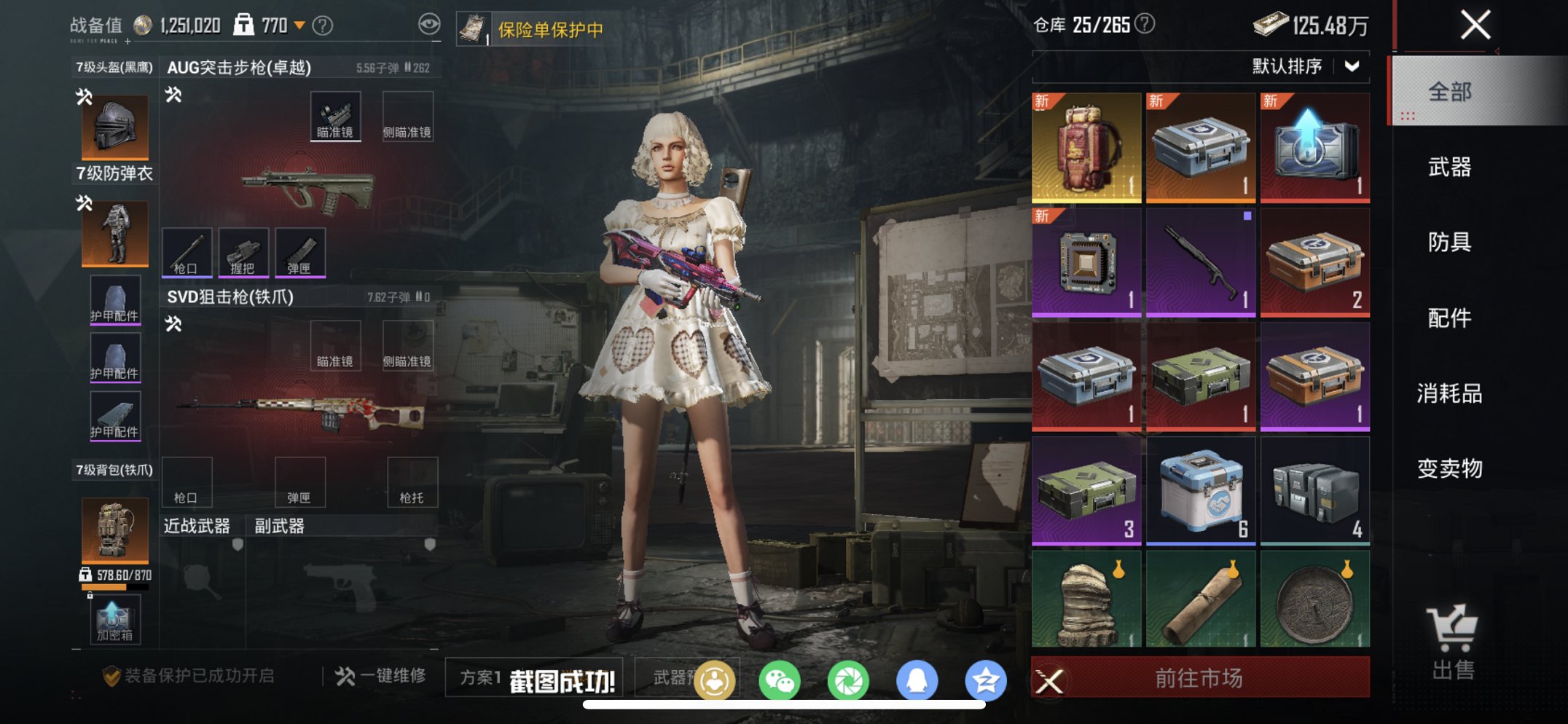Share inventory via the WeChat icon
This screenshot has width=1568, height=724.
pos(781,677)
